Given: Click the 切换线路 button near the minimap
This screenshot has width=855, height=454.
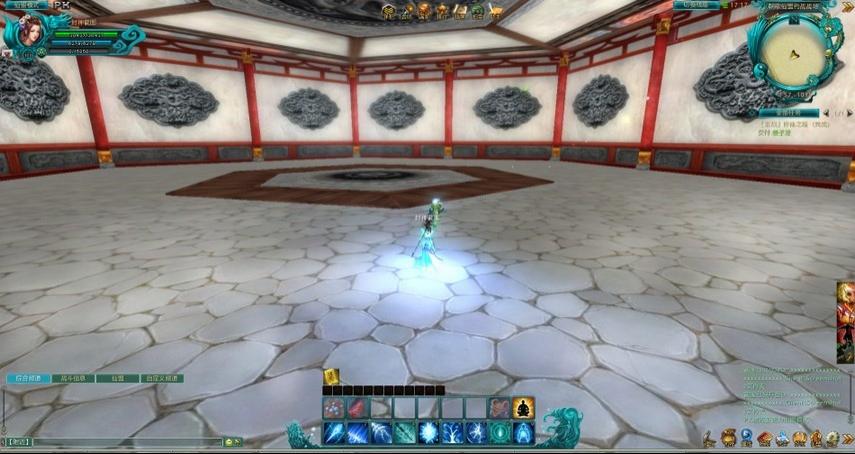Looking at the screenshot, I should click(x=694, y=5).
